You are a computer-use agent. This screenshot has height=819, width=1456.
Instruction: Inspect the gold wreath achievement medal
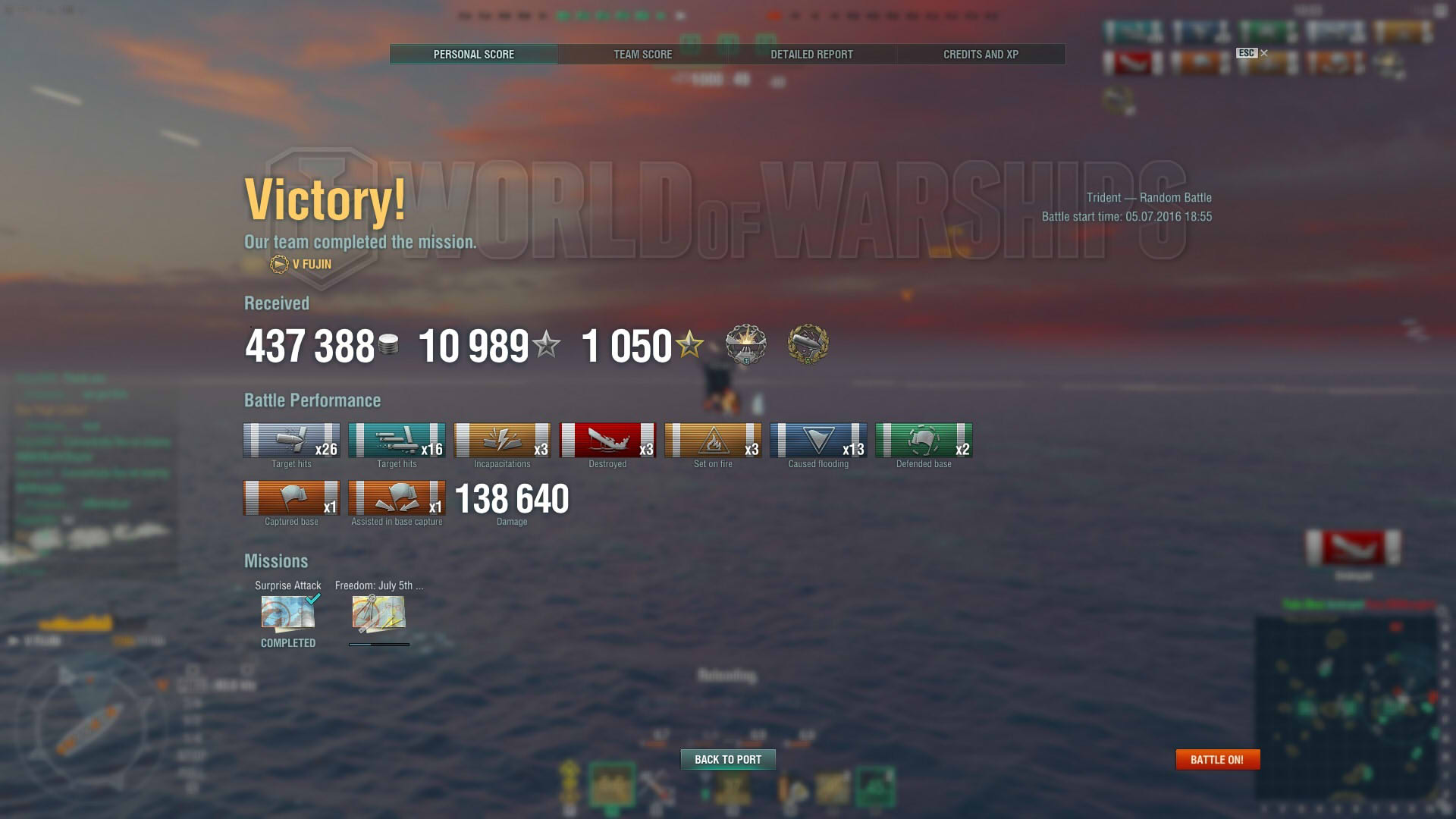(x=808, y=344)
